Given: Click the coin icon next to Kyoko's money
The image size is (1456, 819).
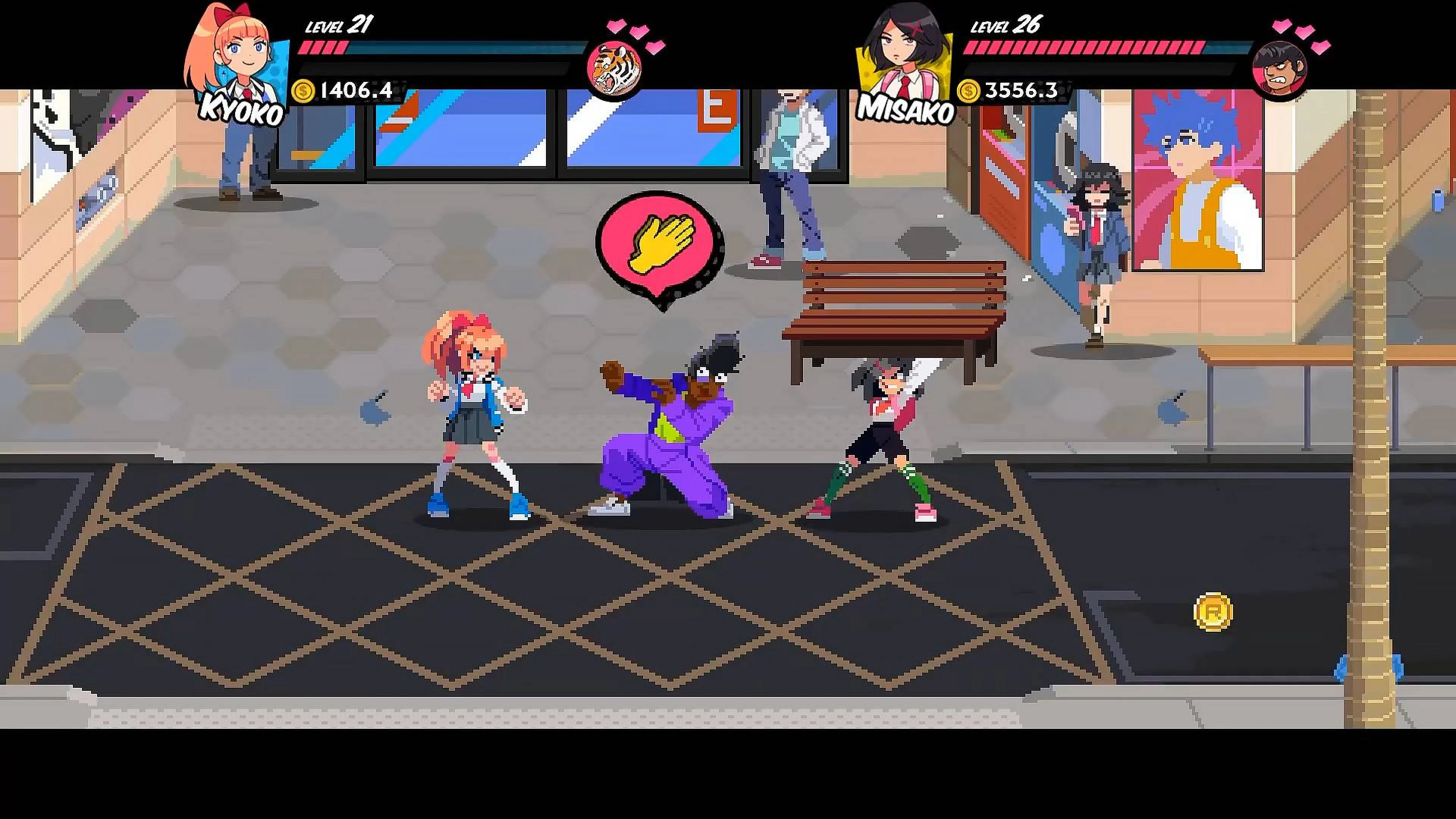Looking at the screenshot, I should 303,91.
